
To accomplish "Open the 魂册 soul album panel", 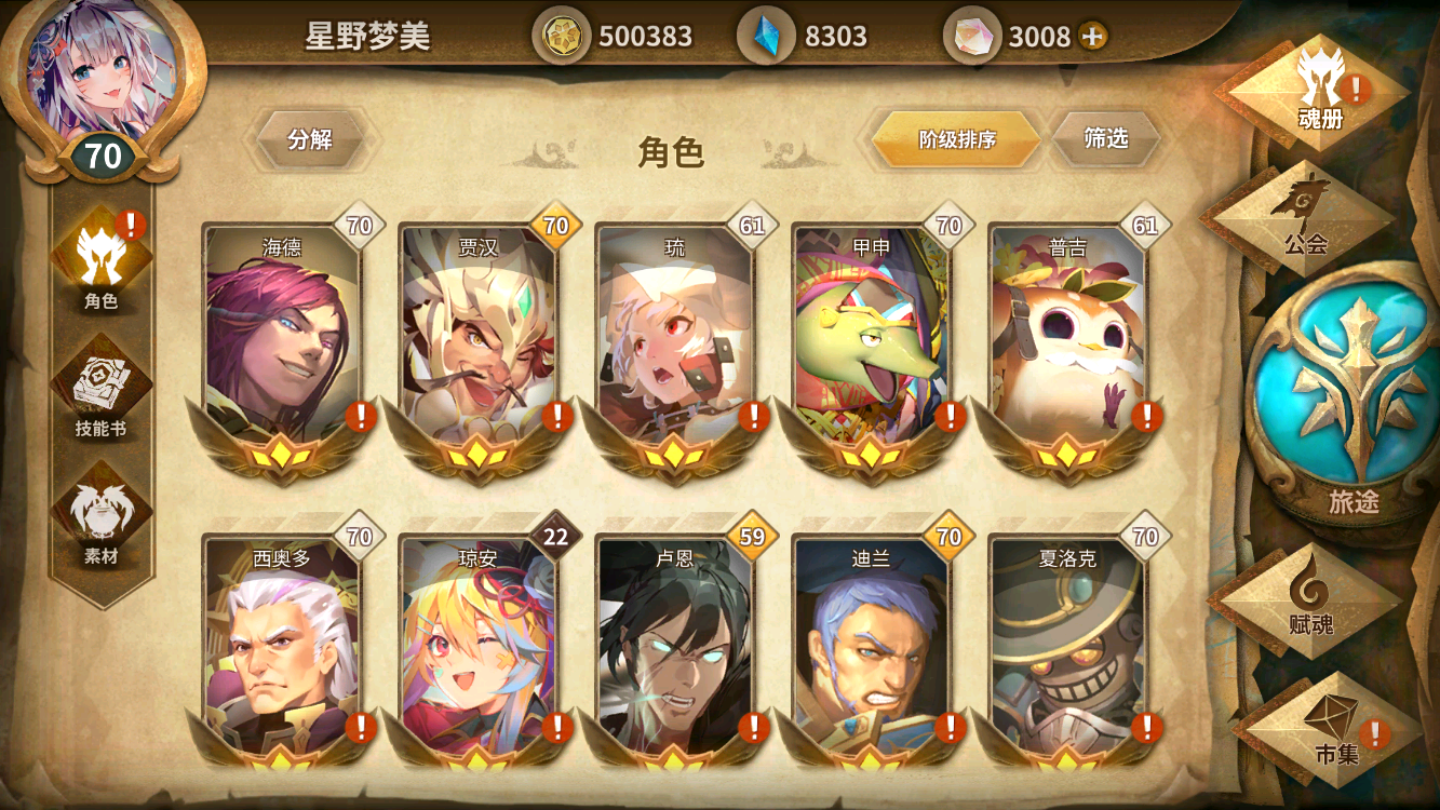I will 1318,90.
